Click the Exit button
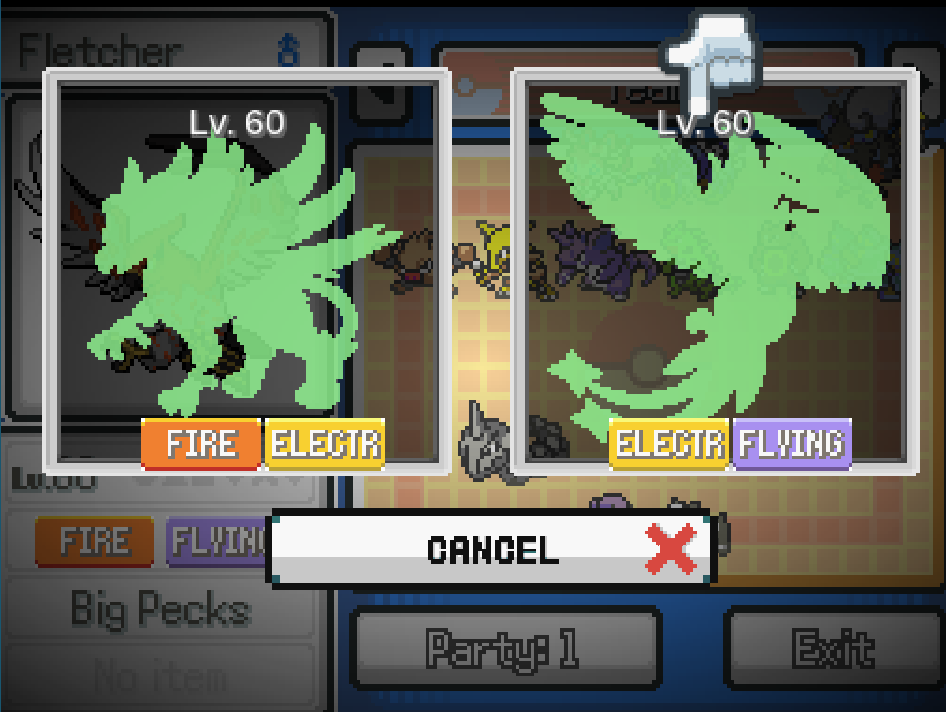The width and height of the screenshot is (946, 712). [x=833, y=649]
